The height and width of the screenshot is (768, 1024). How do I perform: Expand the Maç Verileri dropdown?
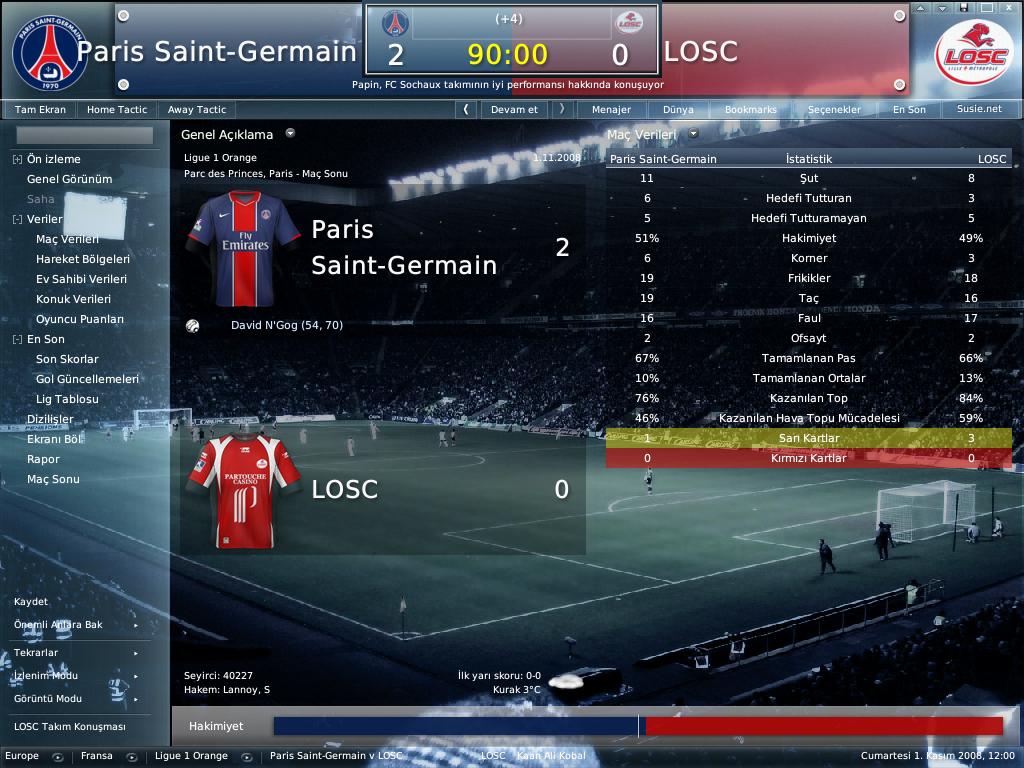click(693, 133)
